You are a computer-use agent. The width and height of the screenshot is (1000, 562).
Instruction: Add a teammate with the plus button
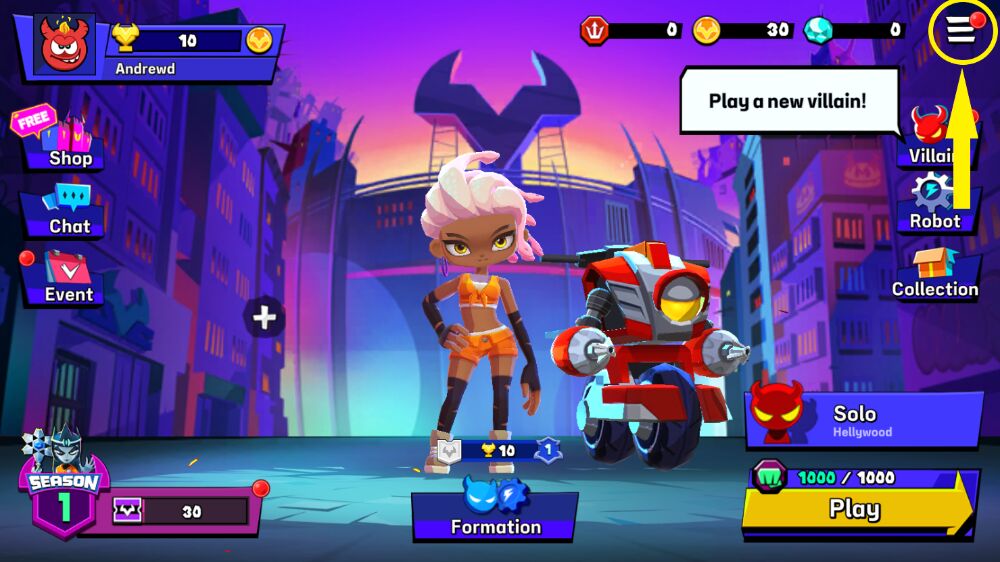coord(264,318)
